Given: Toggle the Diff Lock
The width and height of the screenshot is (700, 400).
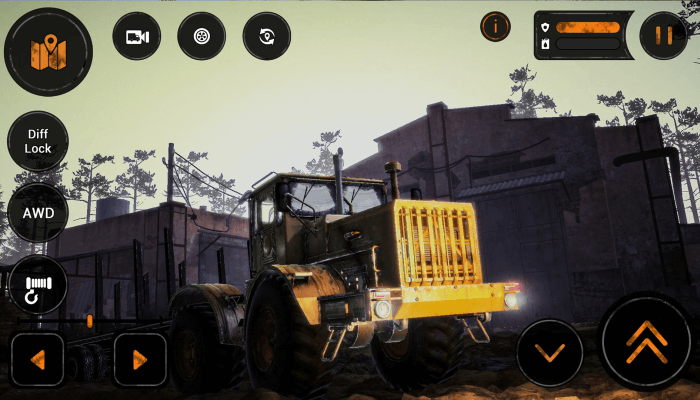Looking at the screenshot, I should click(x=38, y=141).
